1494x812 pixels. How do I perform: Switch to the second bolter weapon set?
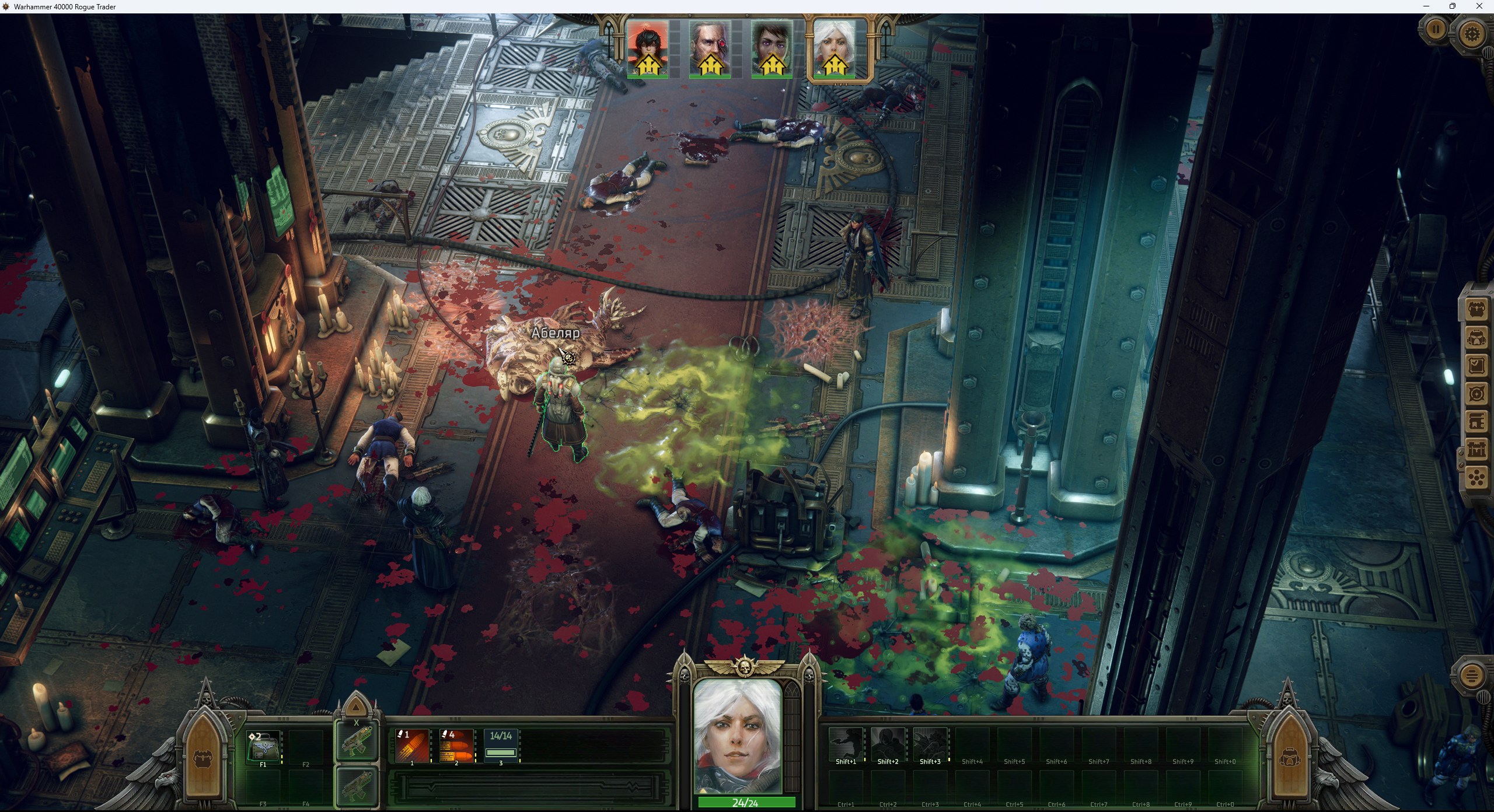(x=356, y=785)
